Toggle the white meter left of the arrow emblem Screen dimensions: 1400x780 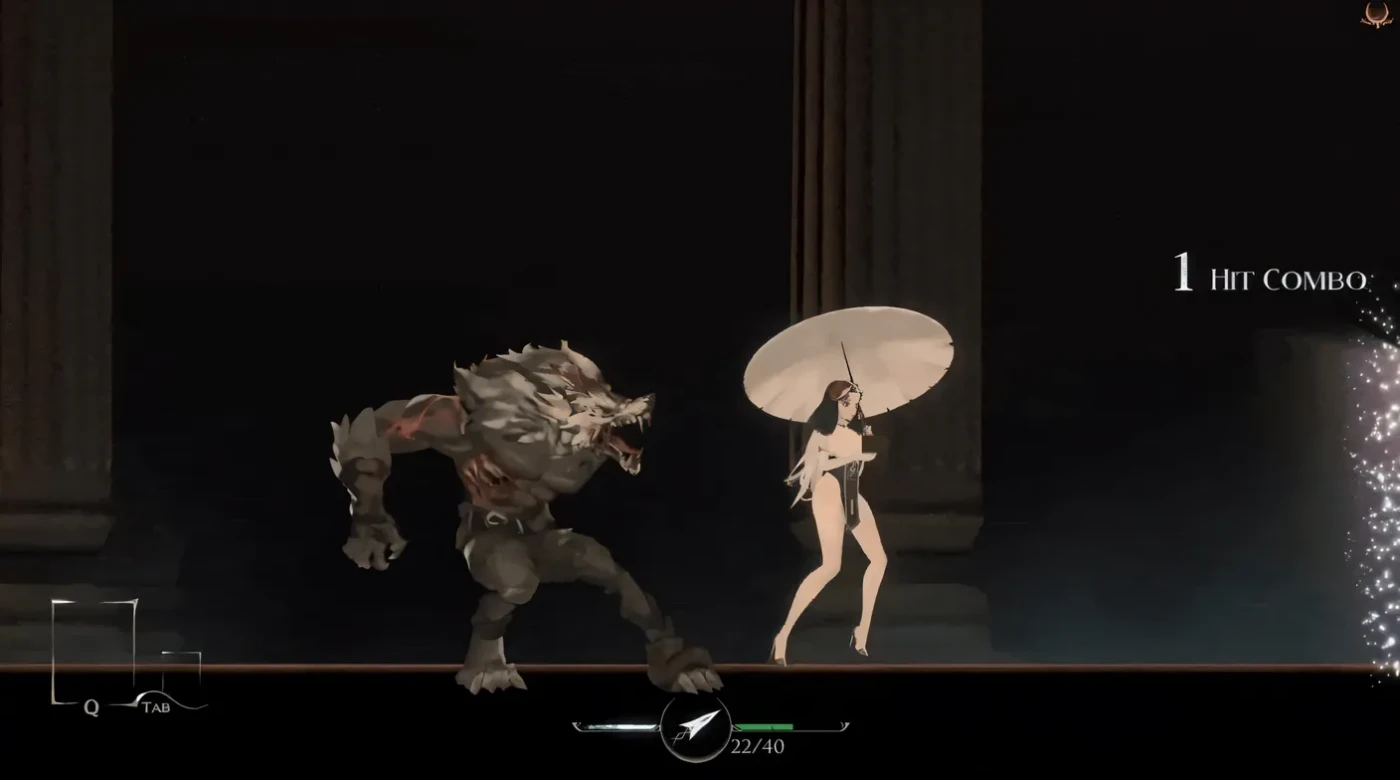point(618,726)
